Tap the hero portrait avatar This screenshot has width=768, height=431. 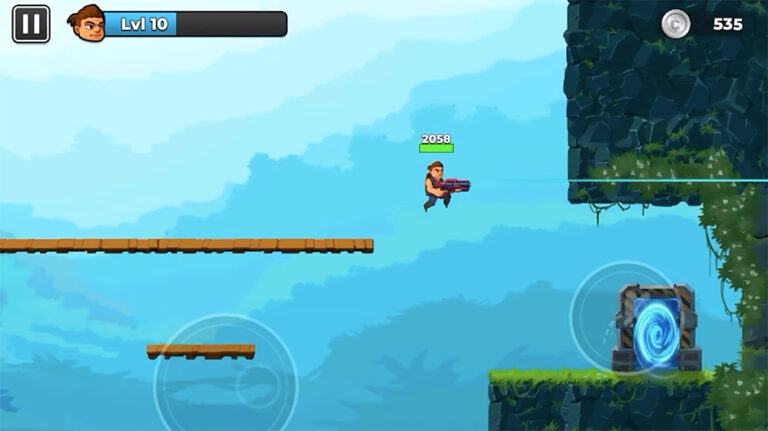click(x=88, y=23)
